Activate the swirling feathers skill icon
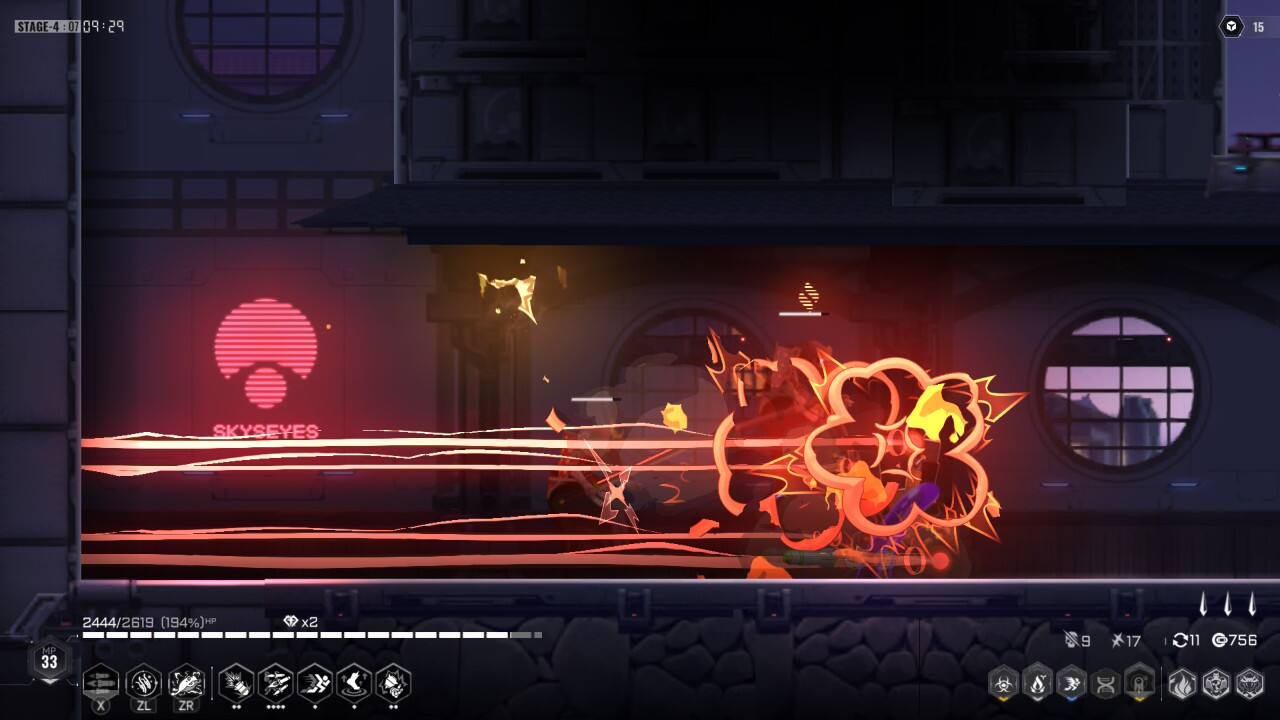1280x720 pixels. tap(144, 683)
